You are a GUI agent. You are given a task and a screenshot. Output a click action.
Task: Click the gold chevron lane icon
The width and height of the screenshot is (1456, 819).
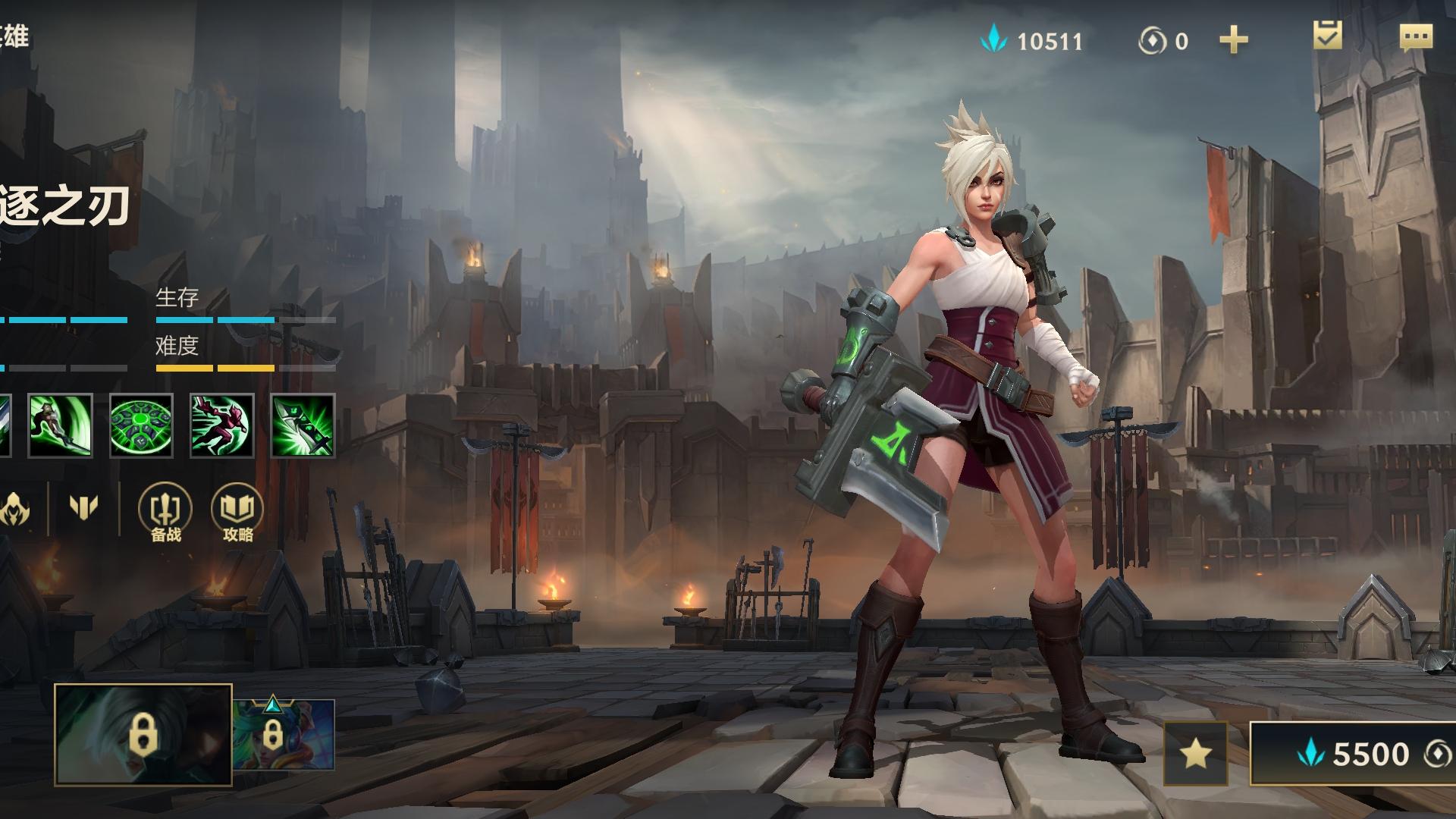[x=83, y=507]
